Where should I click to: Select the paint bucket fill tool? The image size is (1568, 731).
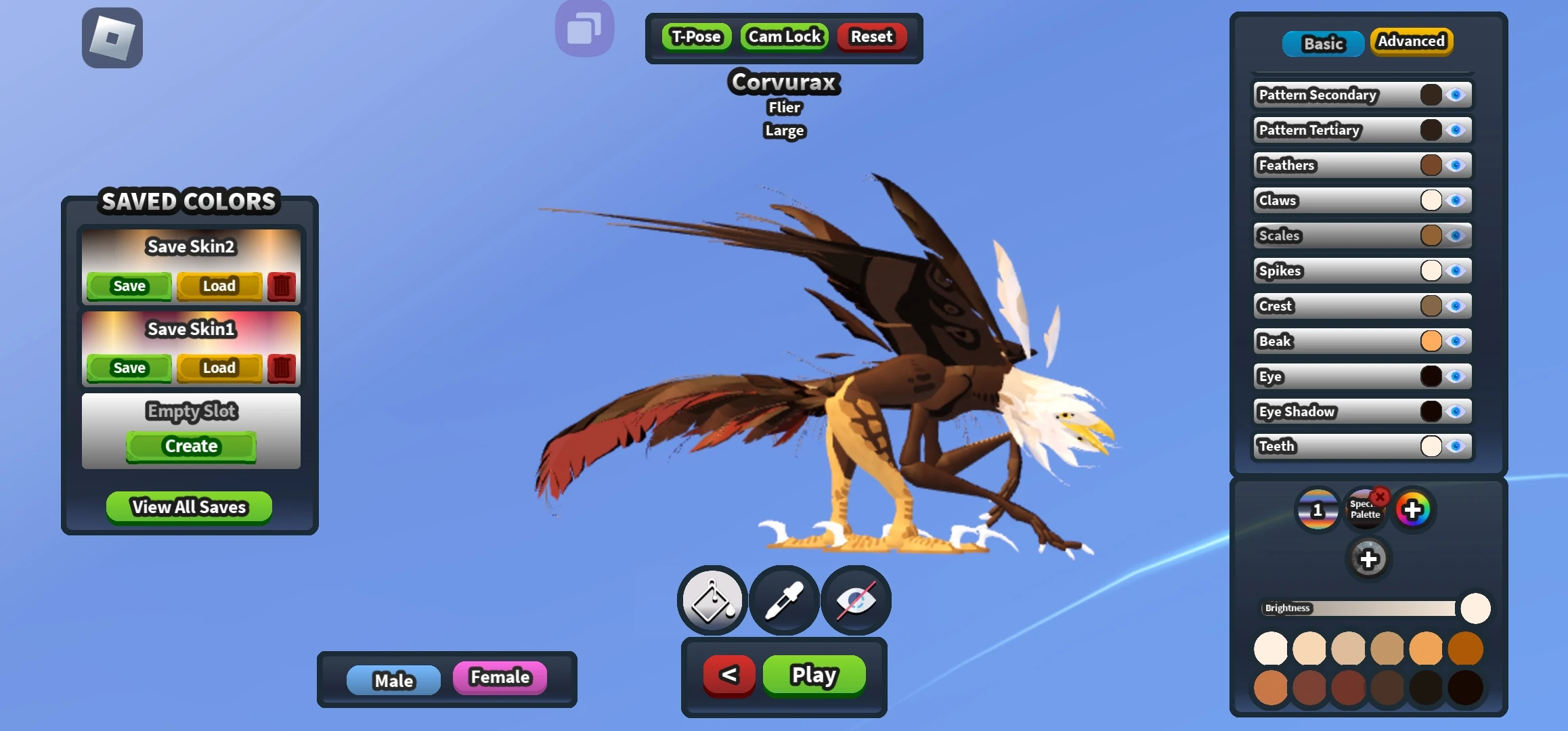point(711,600)
